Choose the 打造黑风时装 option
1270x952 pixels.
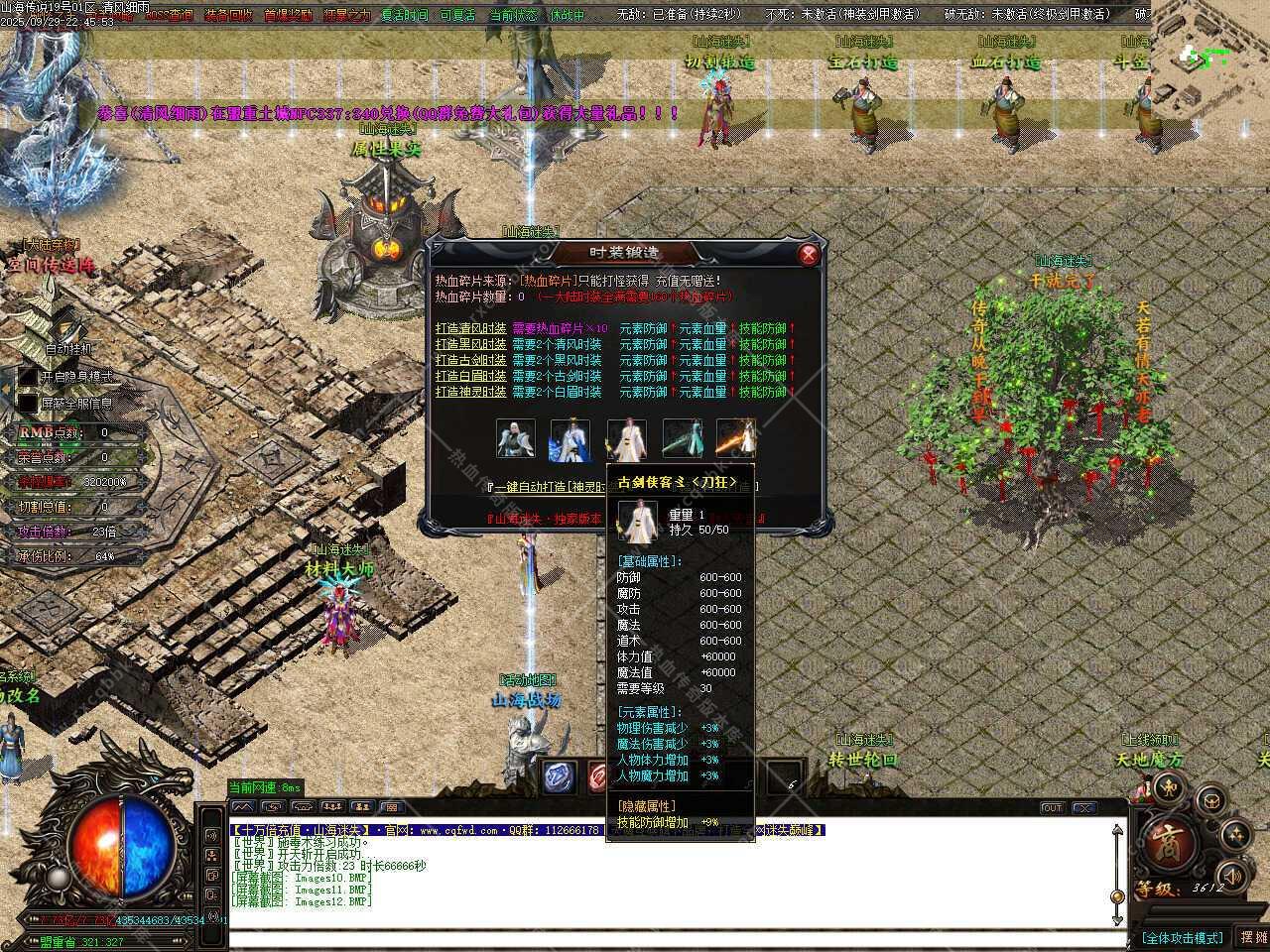[x=470, y=344]
